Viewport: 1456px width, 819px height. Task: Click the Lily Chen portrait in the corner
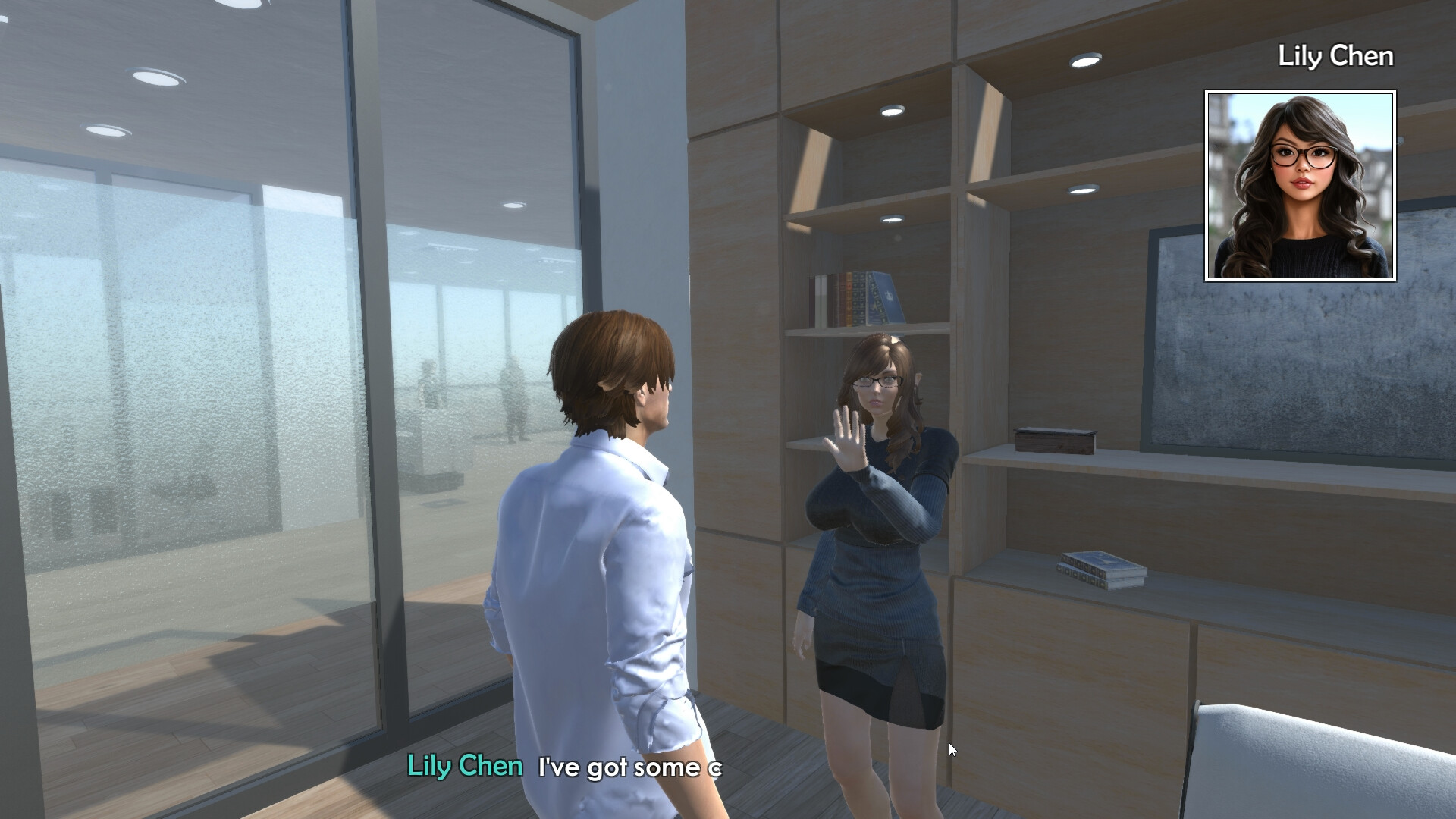coord(1298,184)
